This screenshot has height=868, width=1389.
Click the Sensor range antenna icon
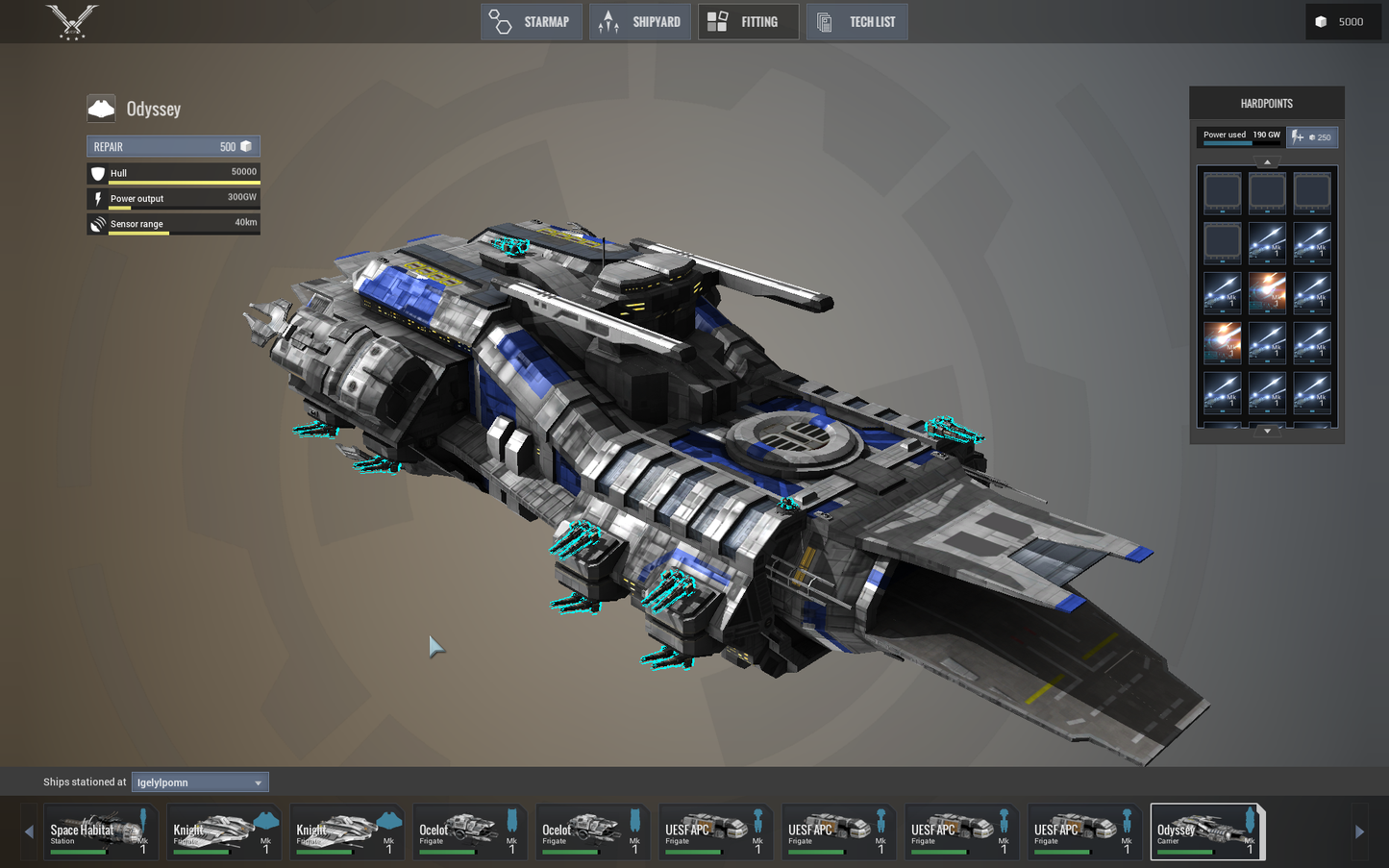point(97,224)
